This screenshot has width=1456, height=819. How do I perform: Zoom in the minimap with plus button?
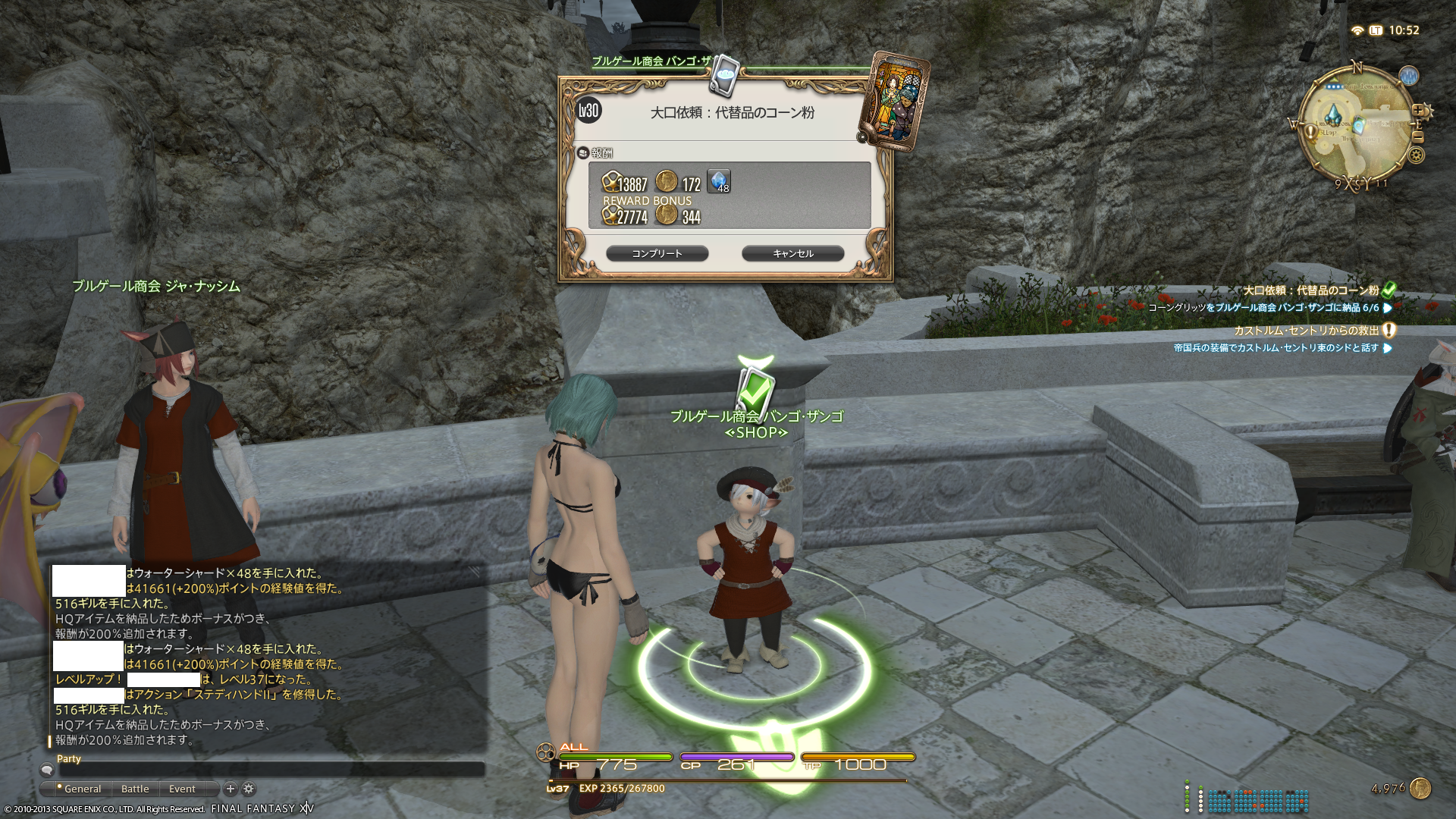tap(1418, 111)
